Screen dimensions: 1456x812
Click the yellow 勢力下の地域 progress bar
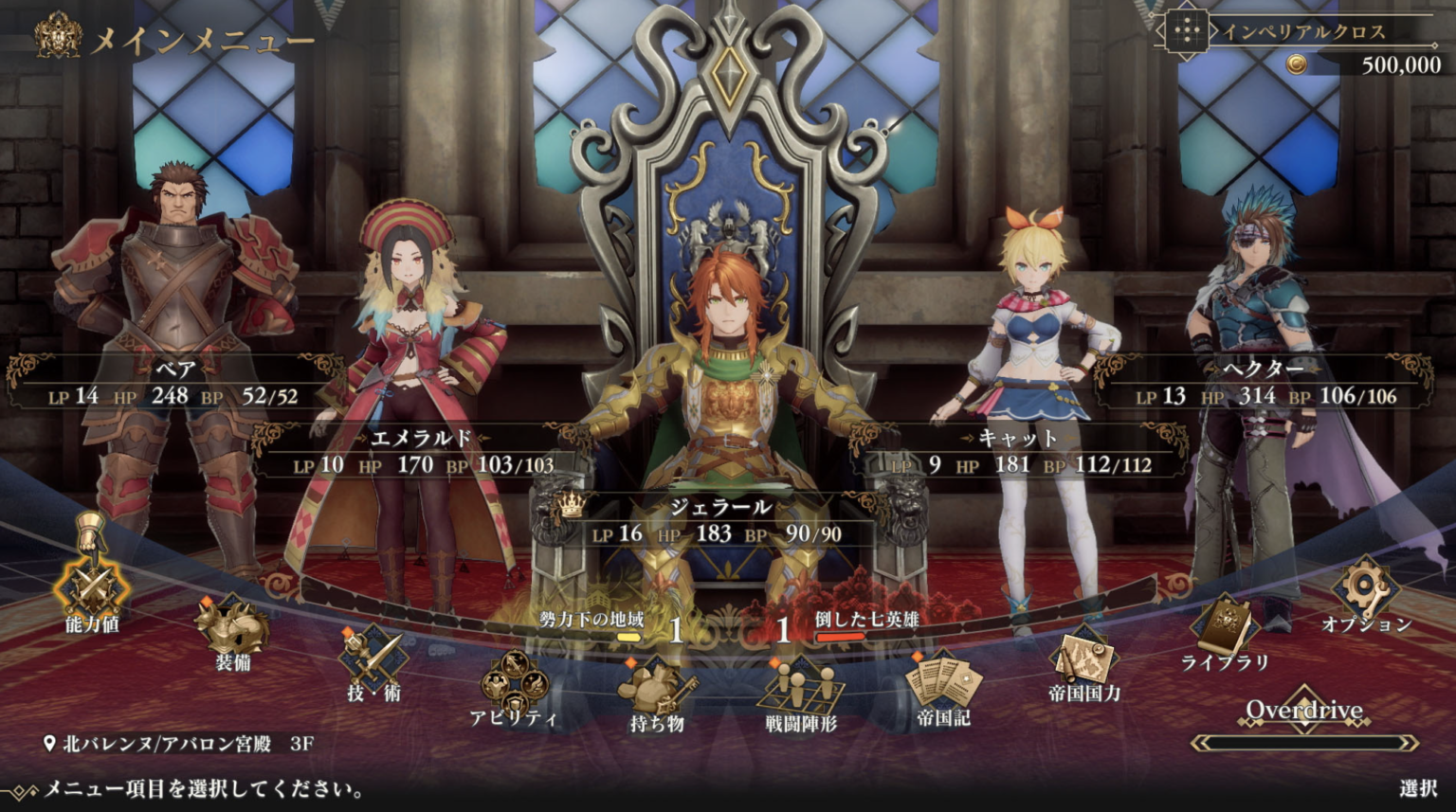628,638
